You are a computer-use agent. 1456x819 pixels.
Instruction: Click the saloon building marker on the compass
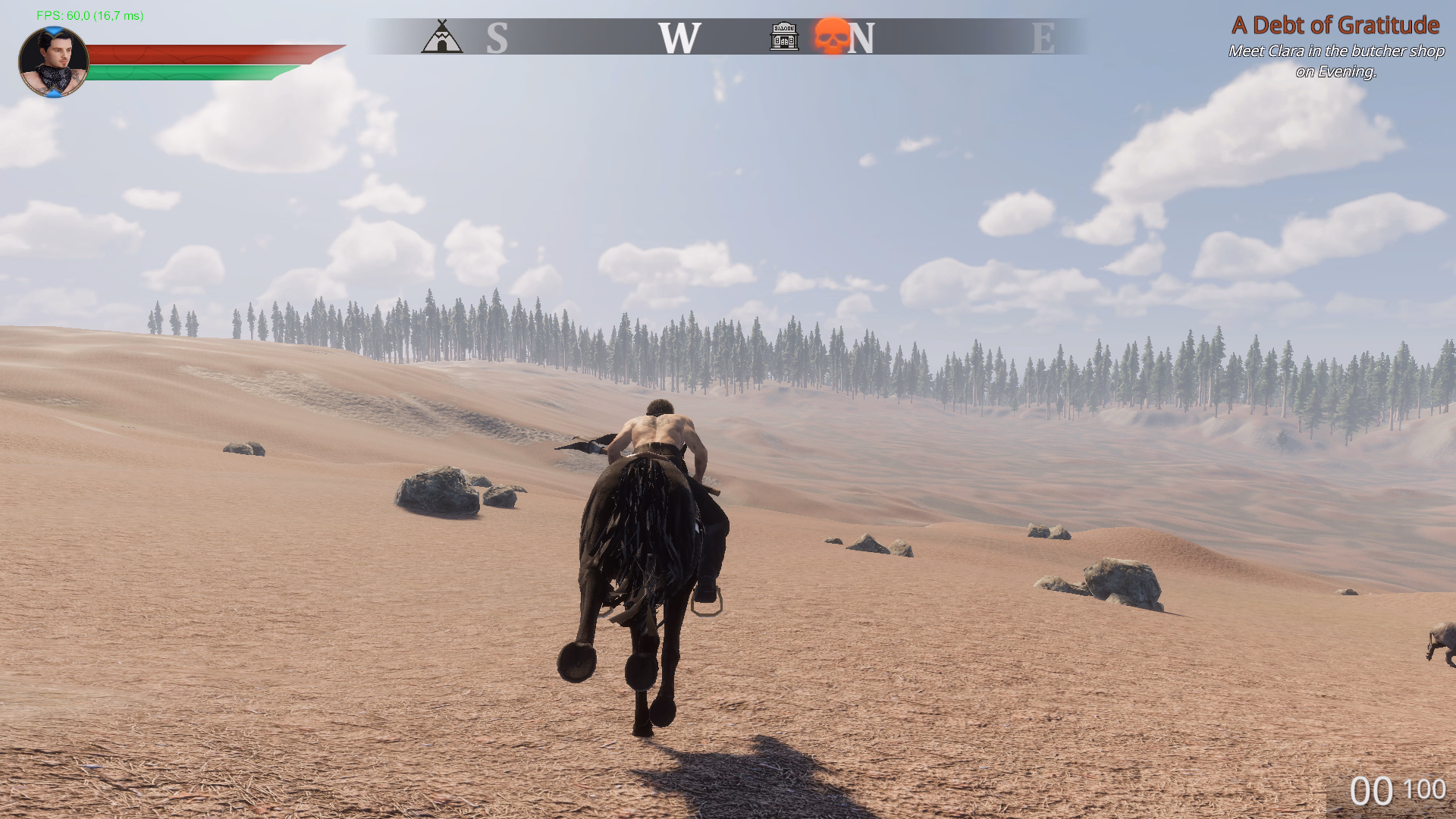coord(784,36)
